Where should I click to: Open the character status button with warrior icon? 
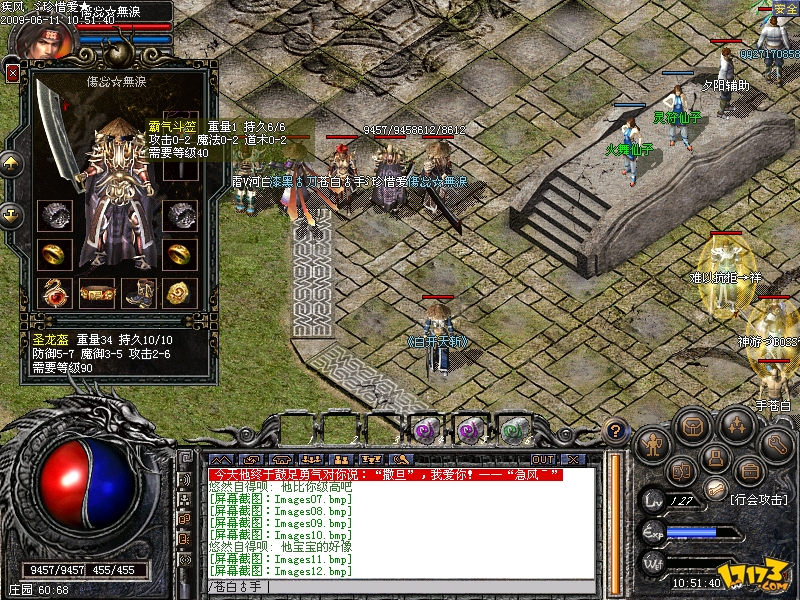coord(652,441)
